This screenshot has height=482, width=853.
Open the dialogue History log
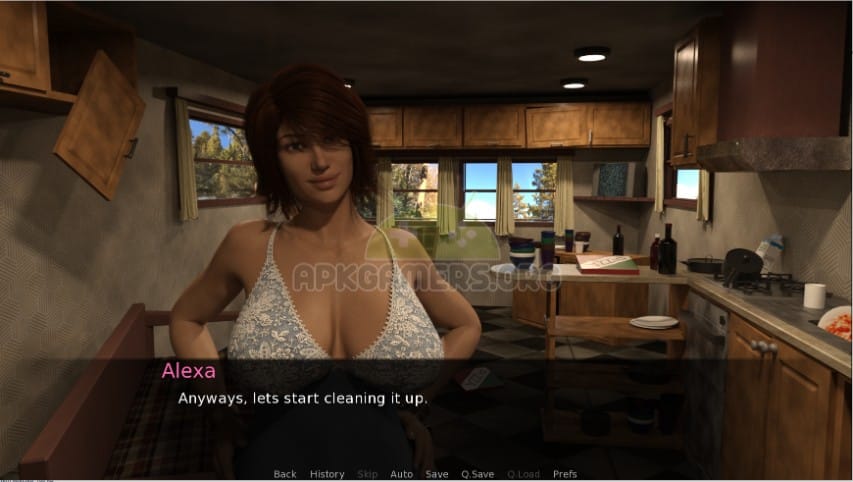[327, 474]
